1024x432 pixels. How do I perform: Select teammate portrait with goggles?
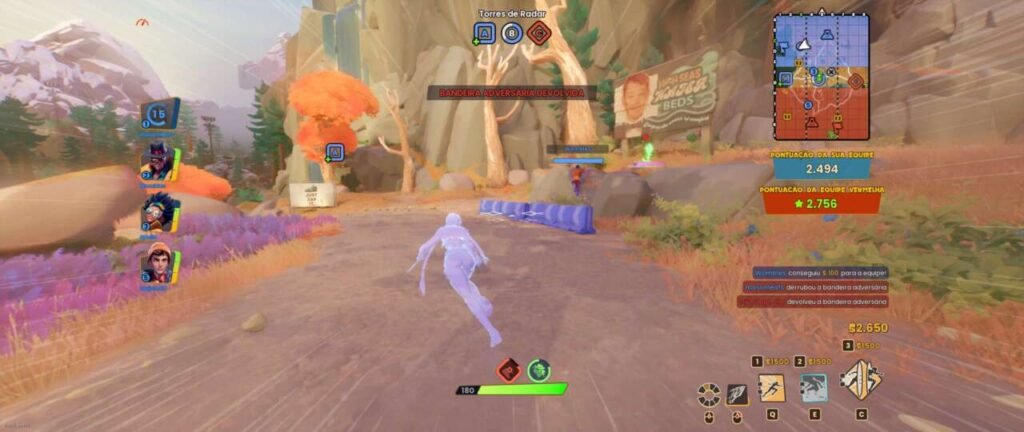(157, 212)
